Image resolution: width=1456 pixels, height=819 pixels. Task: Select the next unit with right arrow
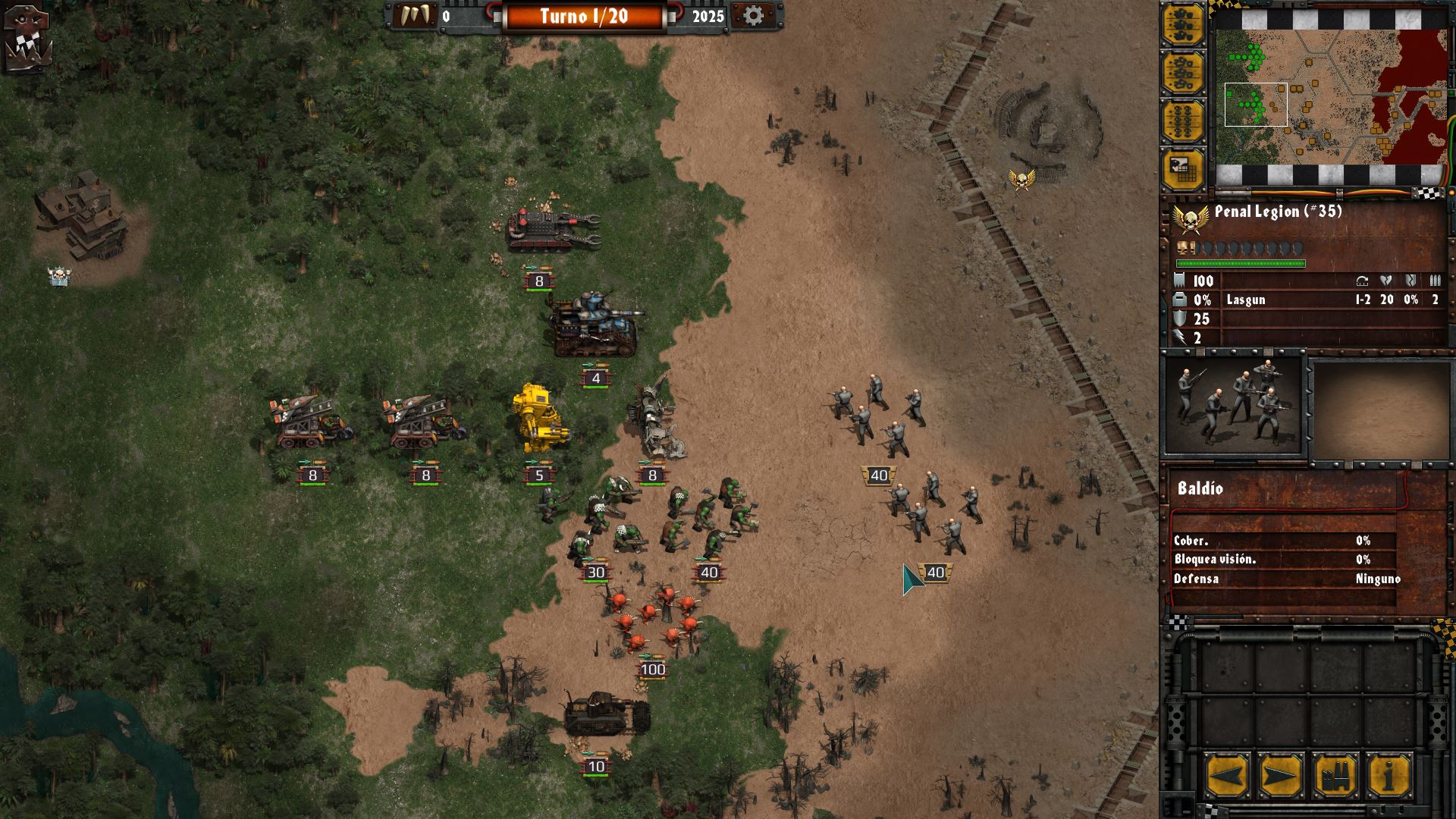(x=1280, y=776)
